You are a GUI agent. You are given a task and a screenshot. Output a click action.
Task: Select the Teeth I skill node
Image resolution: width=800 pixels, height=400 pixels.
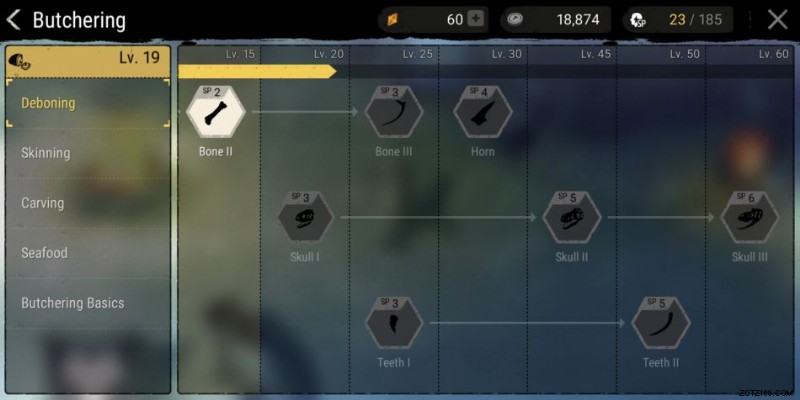pyautogui.click(x=393, y=323)
